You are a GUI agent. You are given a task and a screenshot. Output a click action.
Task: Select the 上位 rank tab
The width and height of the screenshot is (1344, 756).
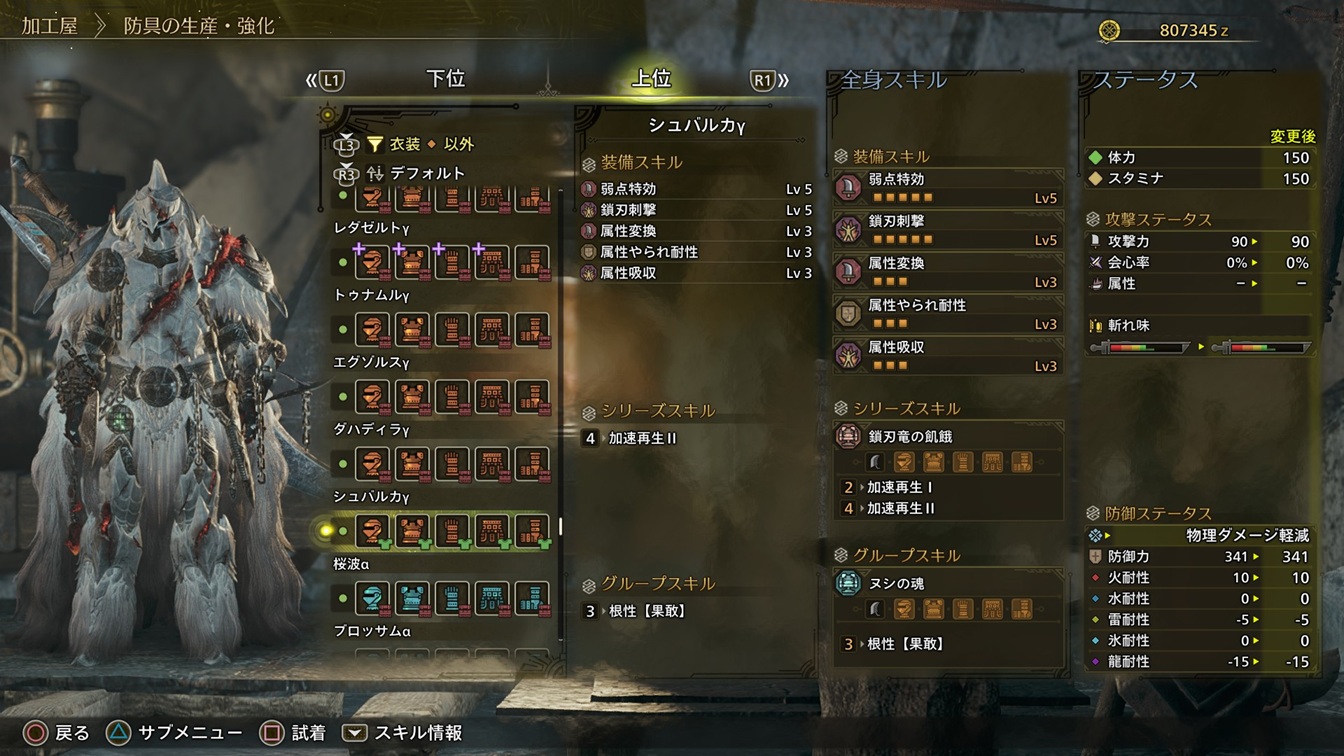click(x=651, y=80)
